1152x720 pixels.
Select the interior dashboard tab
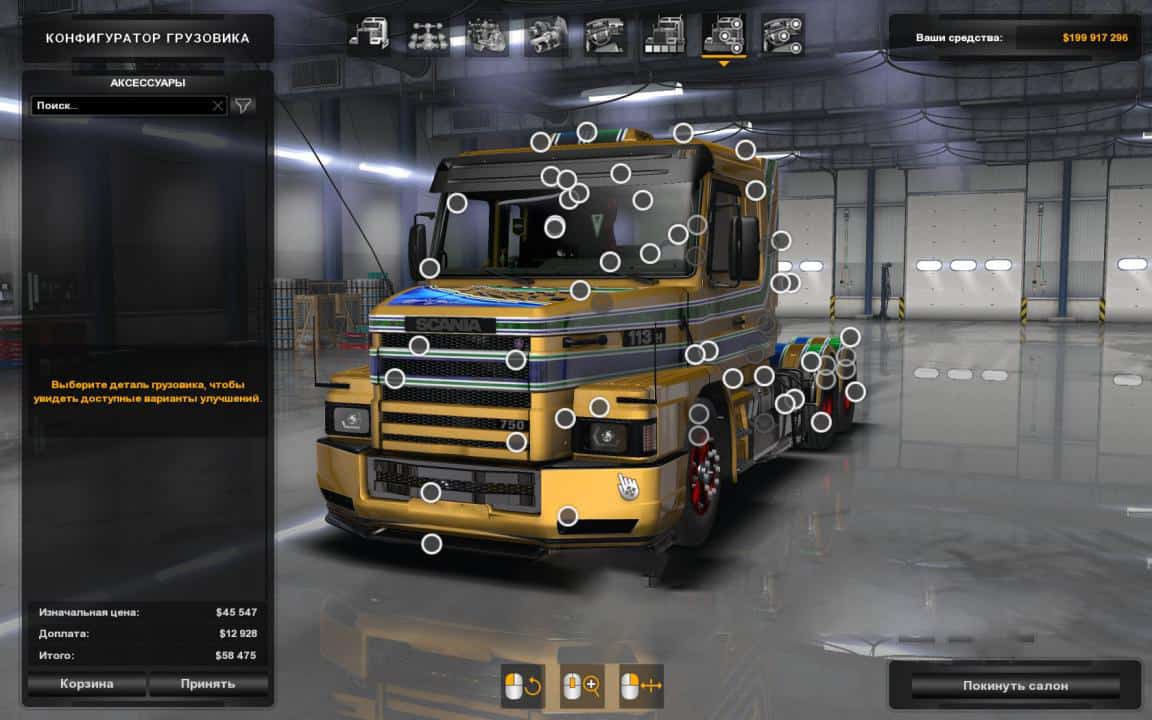coord(605,35)
